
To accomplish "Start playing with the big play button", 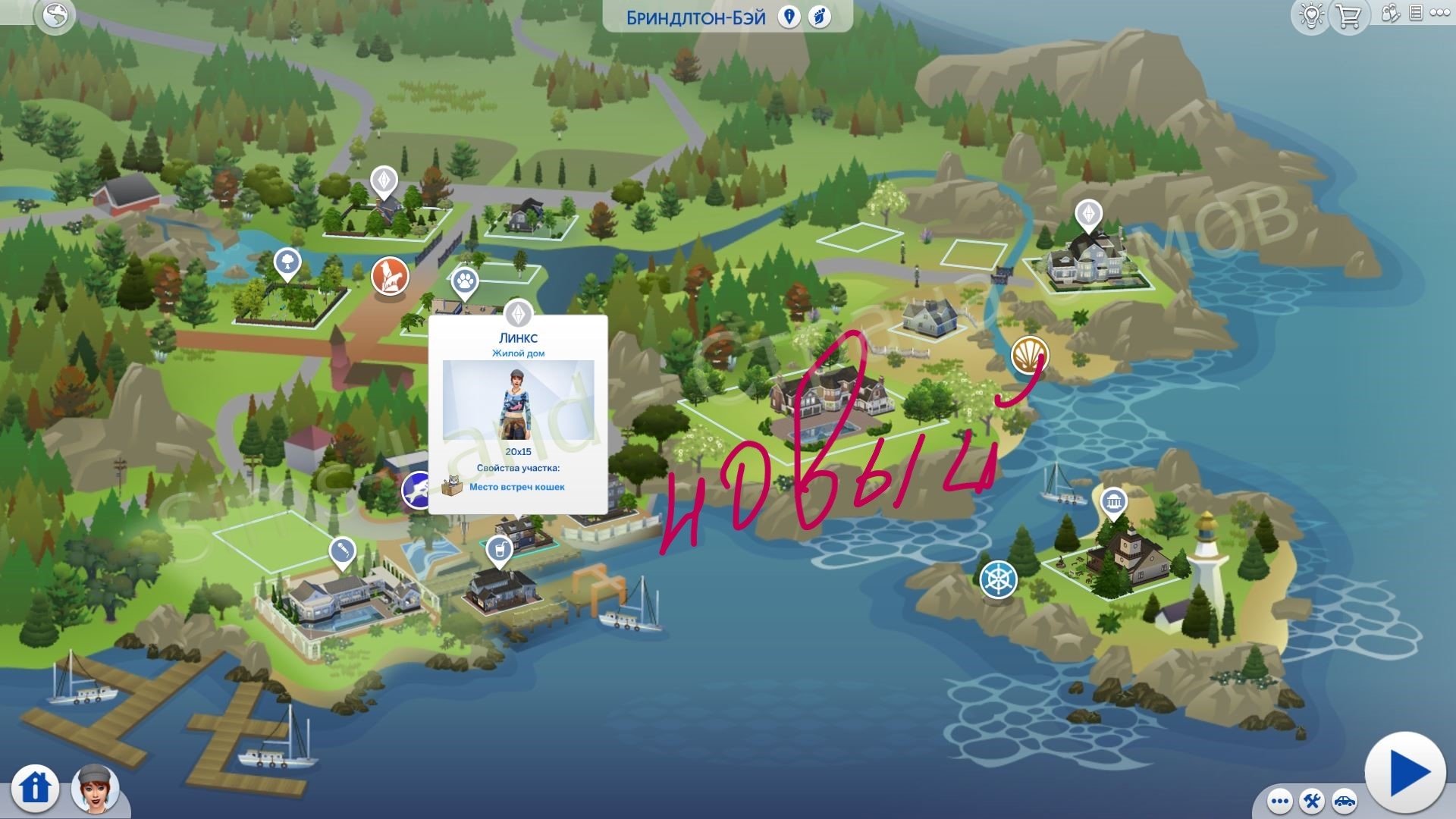I will pyautogui.click(x=1405, y=773).
